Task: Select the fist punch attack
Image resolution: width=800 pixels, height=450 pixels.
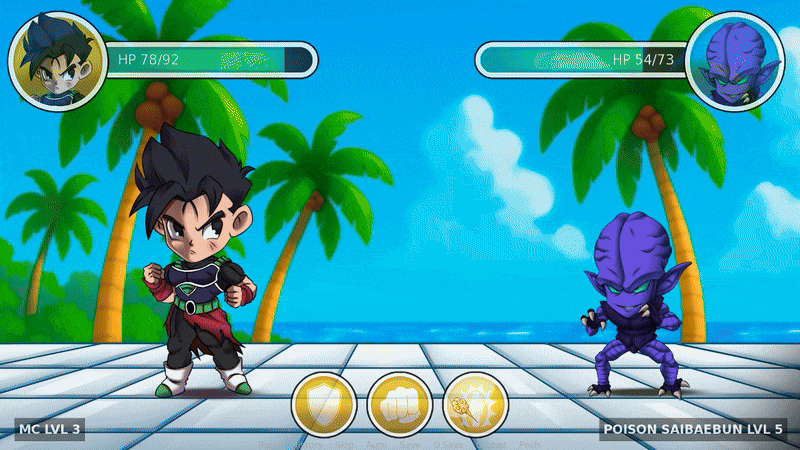Action: 400,405
